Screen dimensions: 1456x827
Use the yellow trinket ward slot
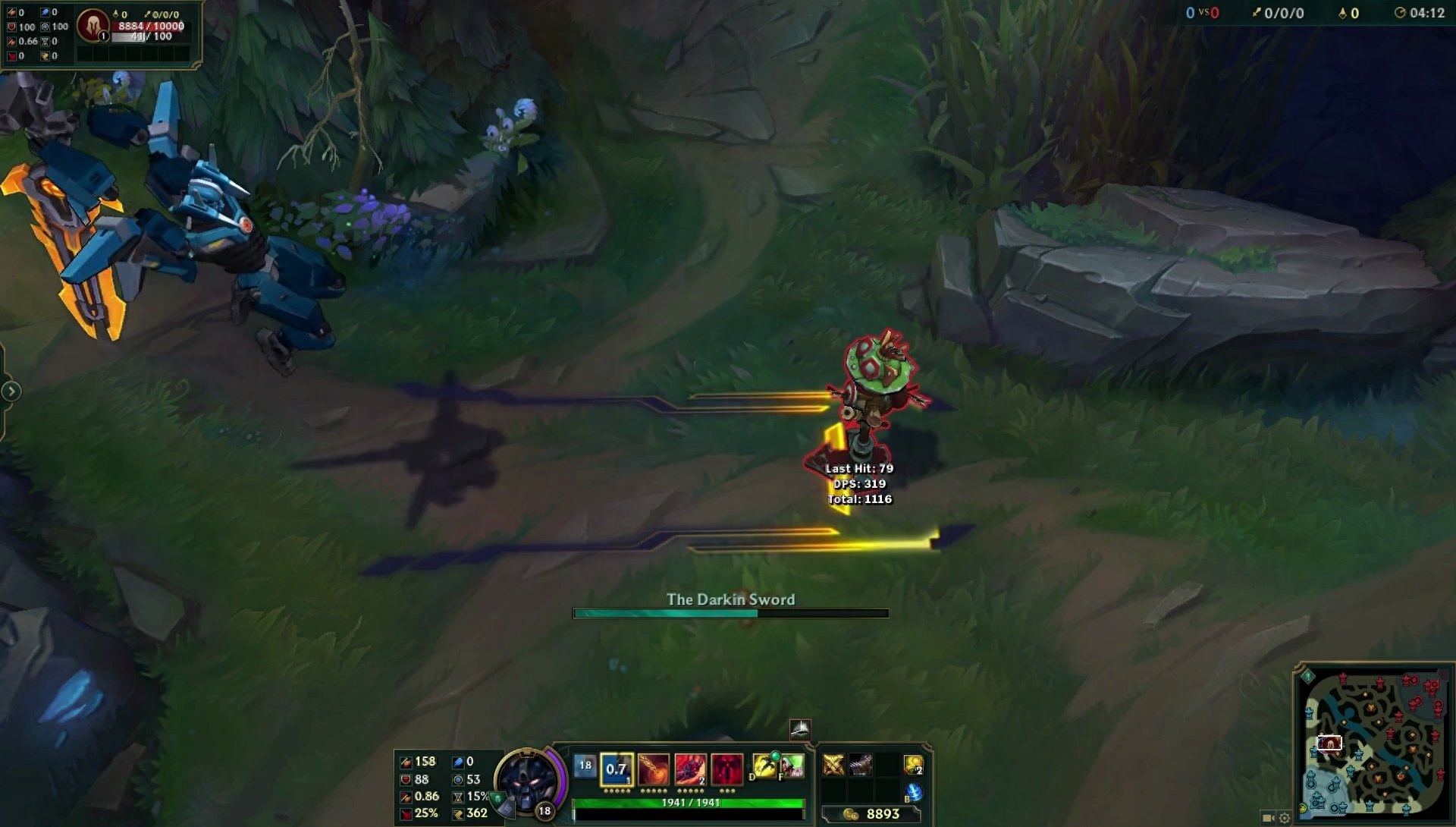914,765
